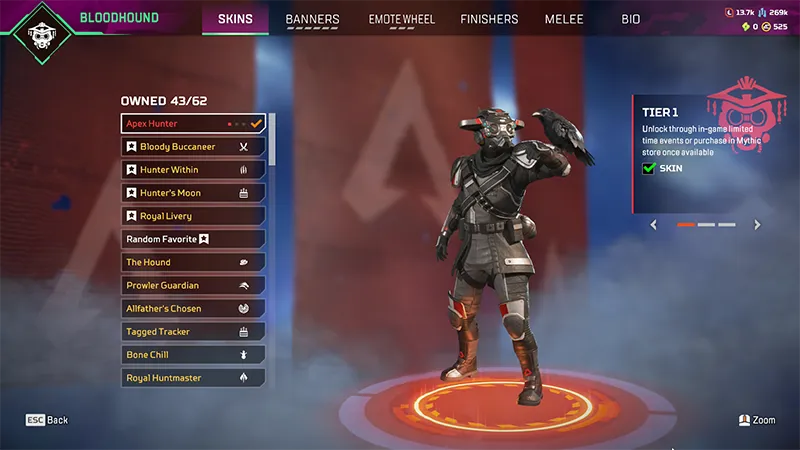The height and width of the screenshot is (450, 800).
Task: Choose the Hunter's Moon skin
Action: point(193,193)
